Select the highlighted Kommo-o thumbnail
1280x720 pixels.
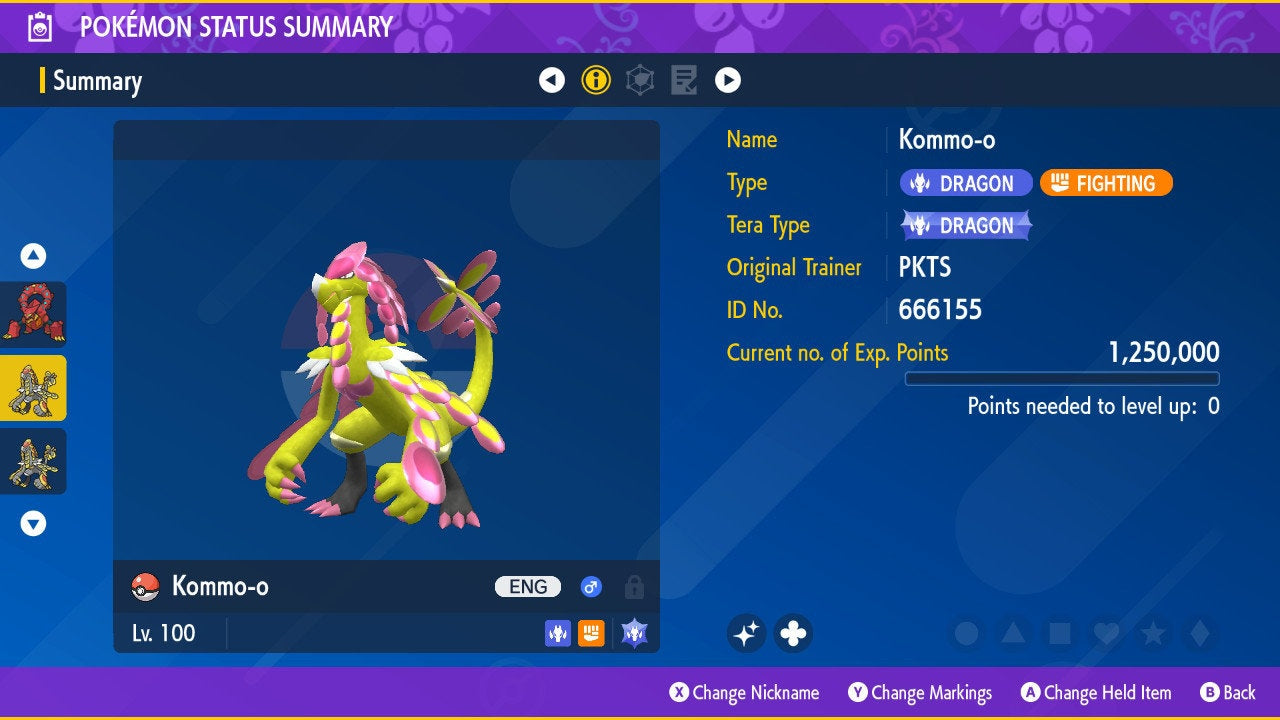[x=33, y=388]
